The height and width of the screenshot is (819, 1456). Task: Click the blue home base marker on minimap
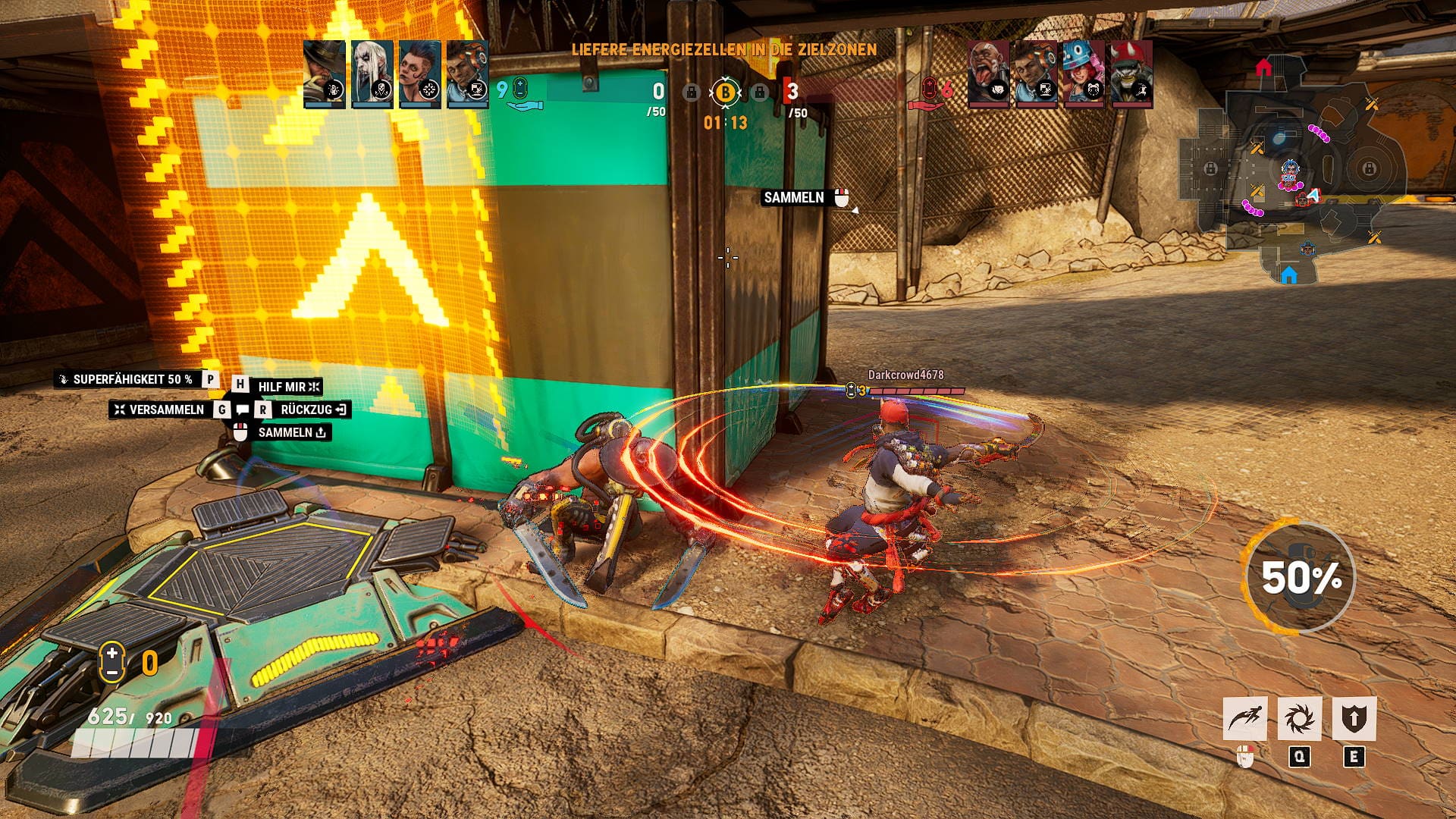click(1288, 275)
